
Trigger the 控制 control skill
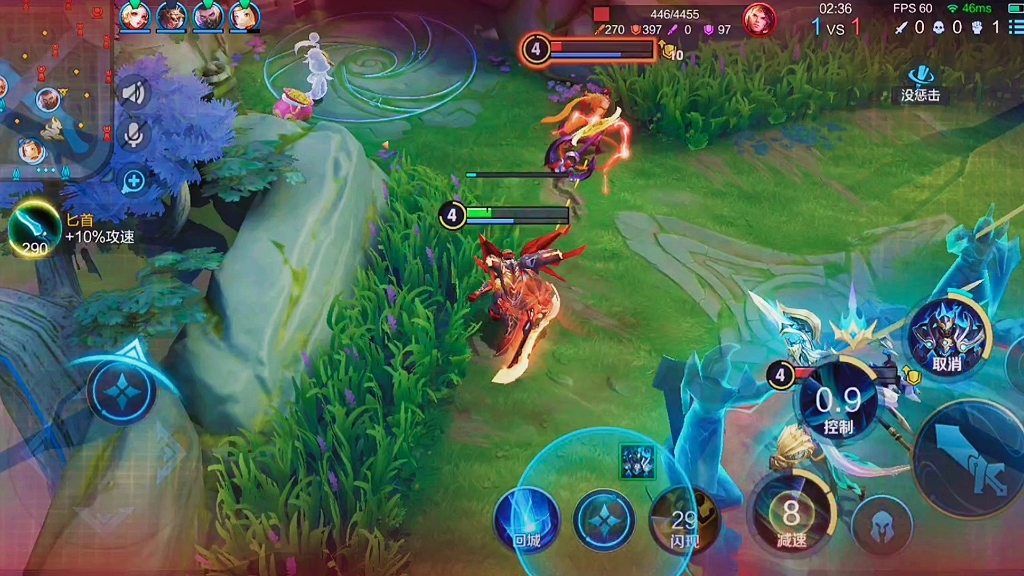click(838, 403)
